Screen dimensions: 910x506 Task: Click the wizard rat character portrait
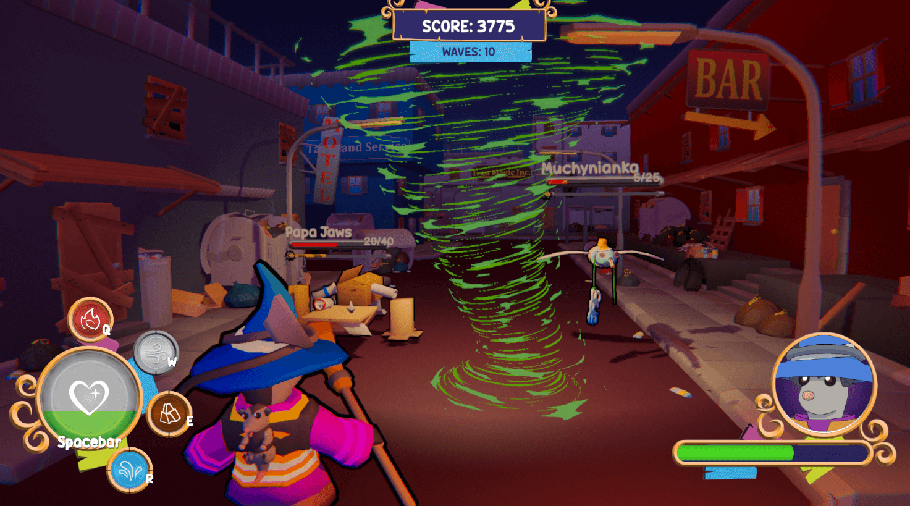pyautogui.click(x=824, y=385)
